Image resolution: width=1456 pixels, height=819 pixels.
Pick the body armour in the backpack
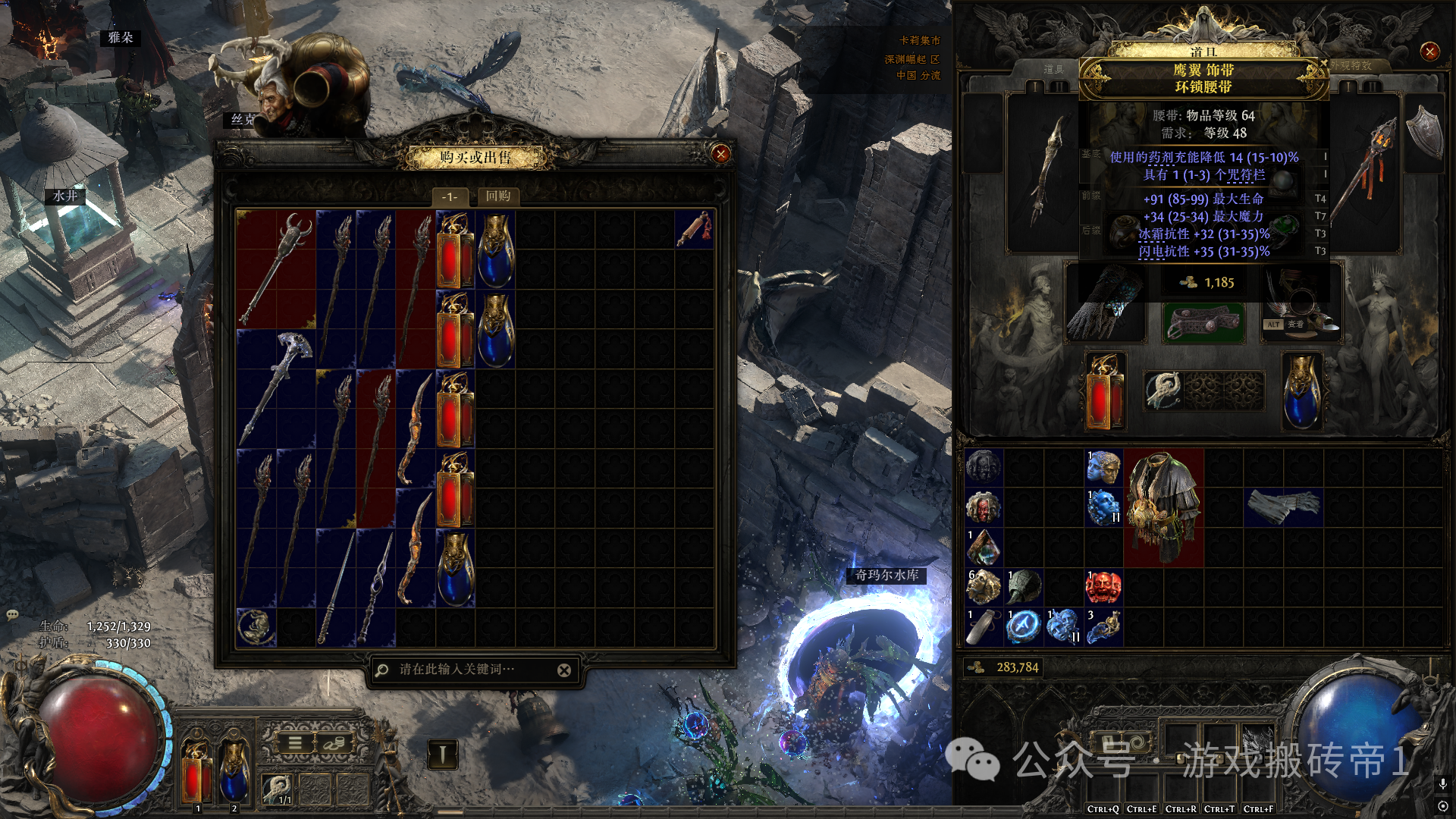[x=1163, y=507]
